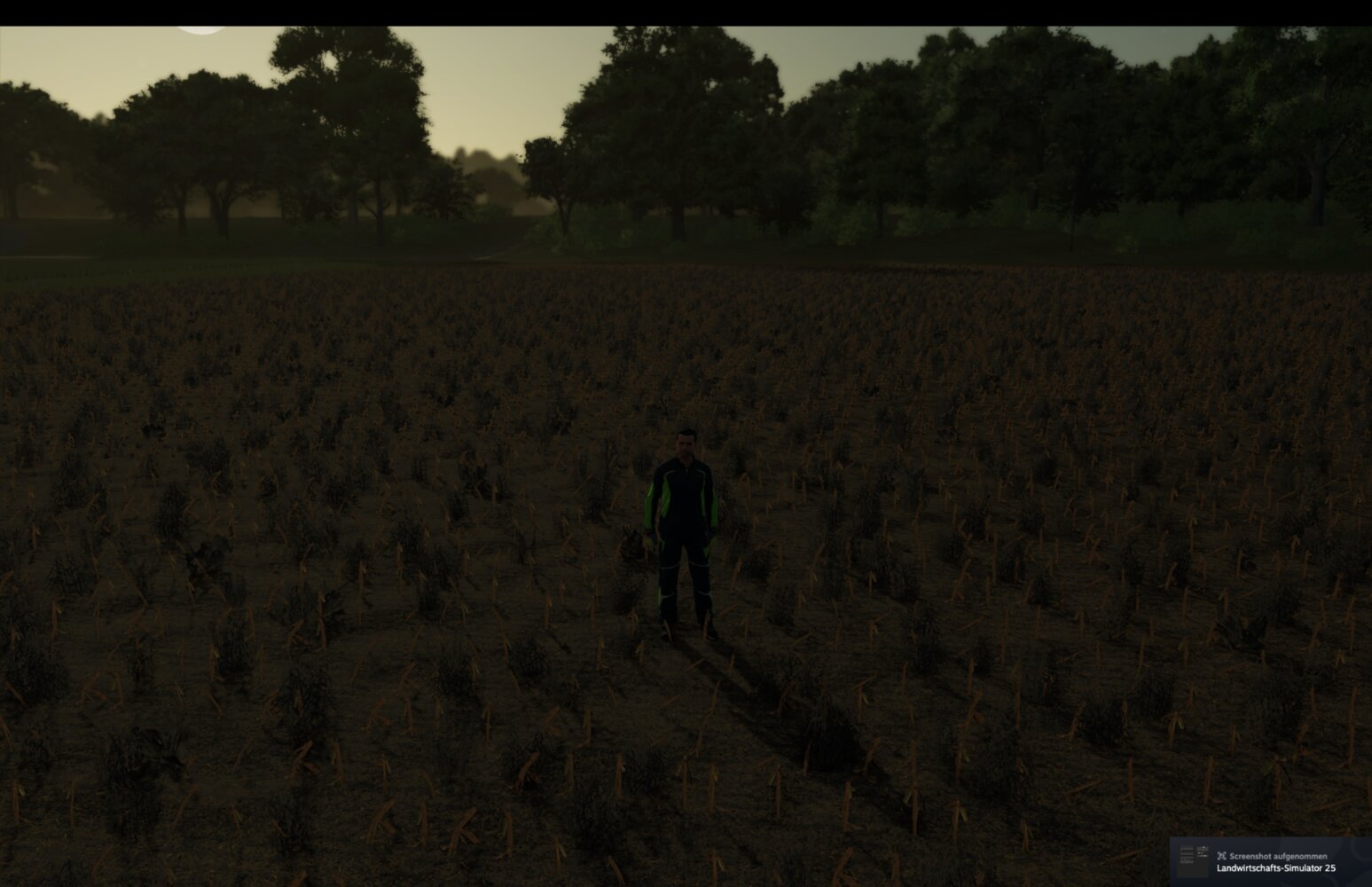Click the screenshot thumbnail in the Steam notification
1372x887 pixels.
click(1192, 859)
